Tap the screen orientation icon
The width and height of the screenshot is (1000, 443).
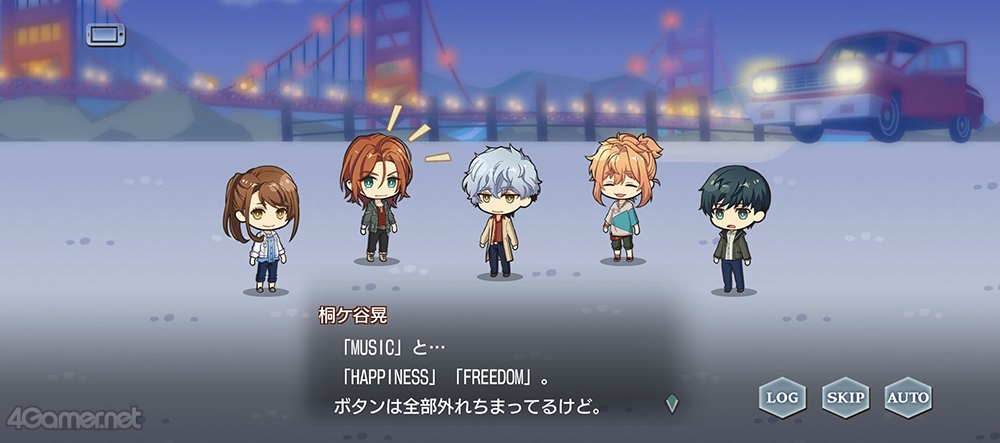(105, 36)
